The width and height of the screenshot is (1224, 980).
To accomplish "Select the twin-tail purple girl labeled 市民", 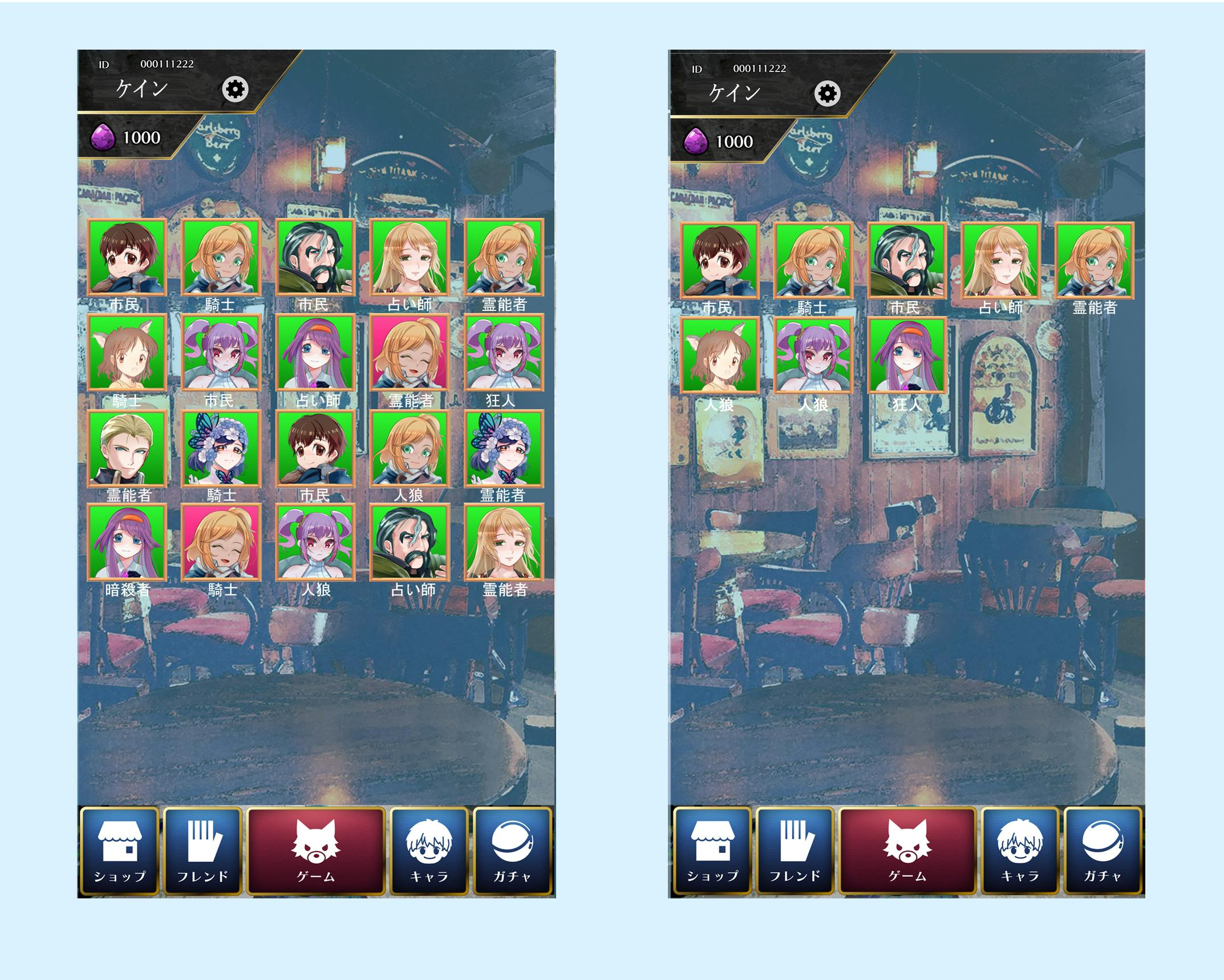I will 221,353.
